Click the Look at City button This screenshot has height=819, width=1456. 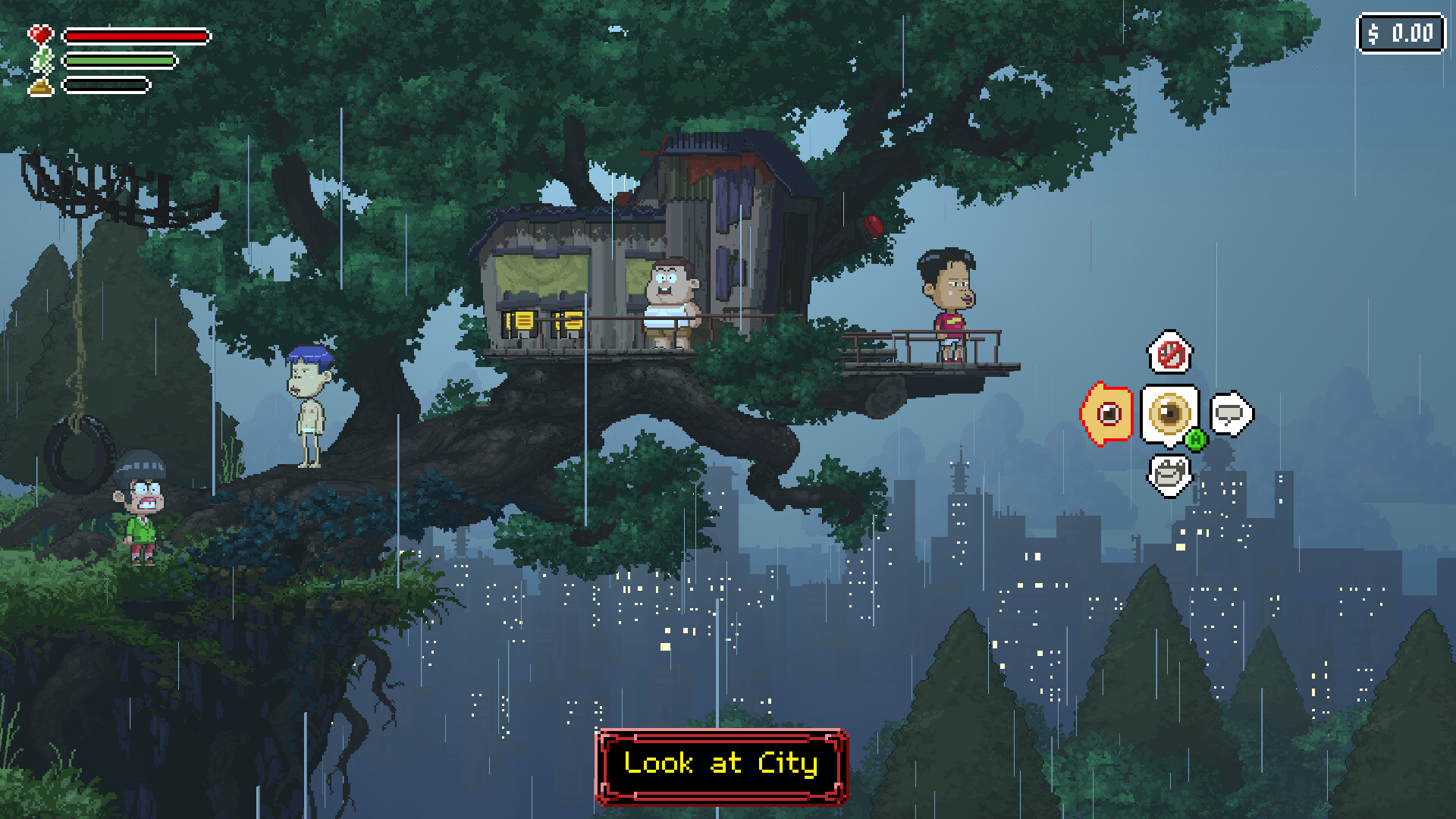pos(720,764)
